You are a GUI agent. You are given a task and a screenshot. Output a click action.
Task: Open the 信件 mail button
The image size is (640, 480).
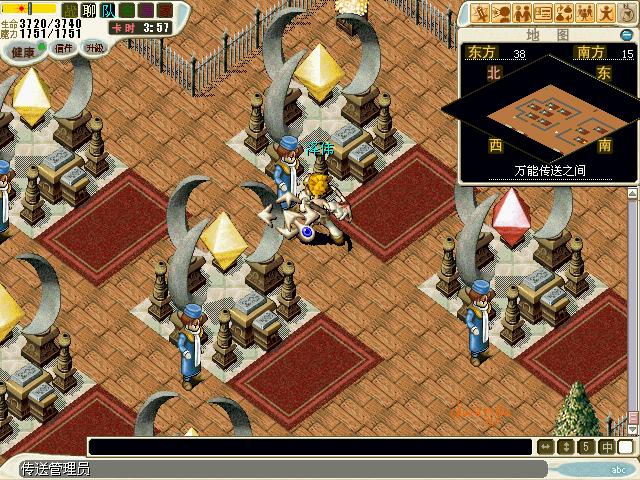click(64, 47)
